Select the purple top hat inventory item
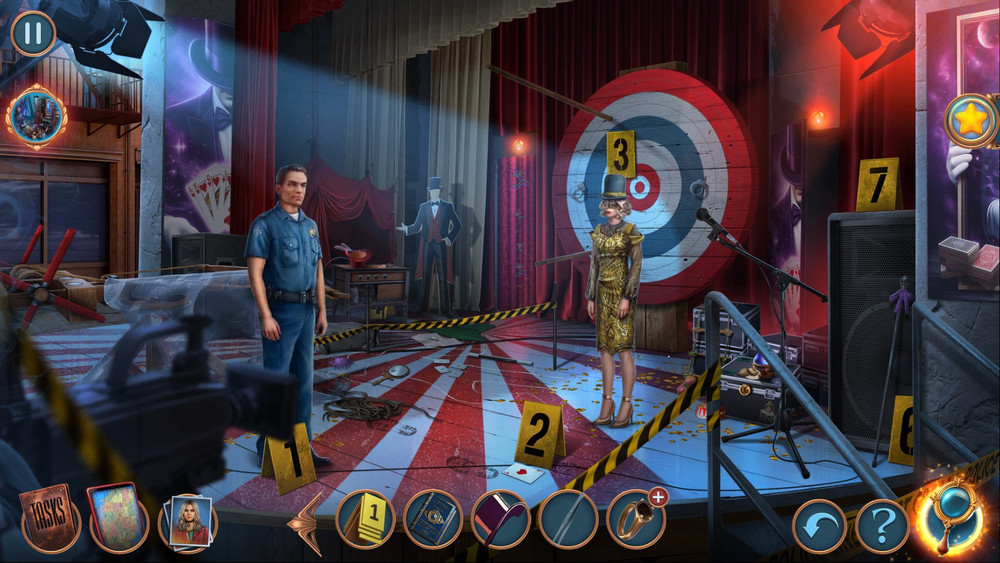This screenshot has width=1000, height=563. pos(500,520)
